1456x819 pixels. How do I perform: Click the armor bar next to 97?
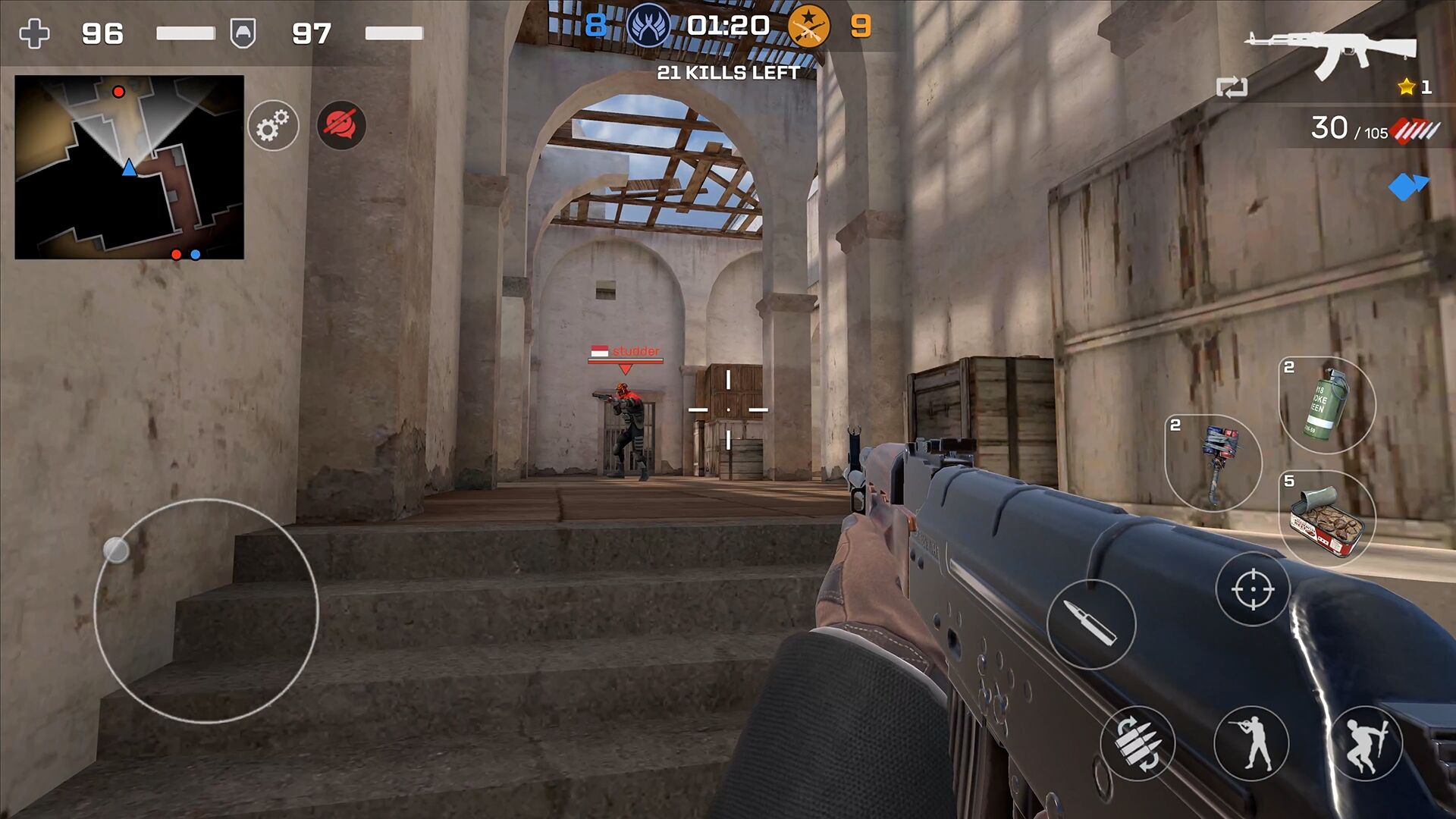click(x=394, y=34)
